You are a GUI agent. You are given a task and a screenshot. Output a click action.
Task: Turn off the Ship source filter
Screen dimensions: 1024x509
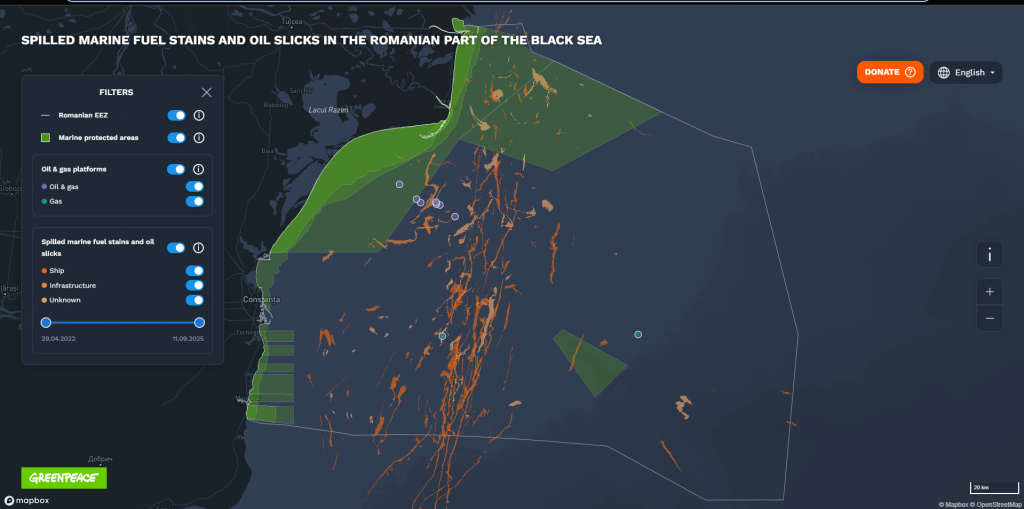click(195, 270)
